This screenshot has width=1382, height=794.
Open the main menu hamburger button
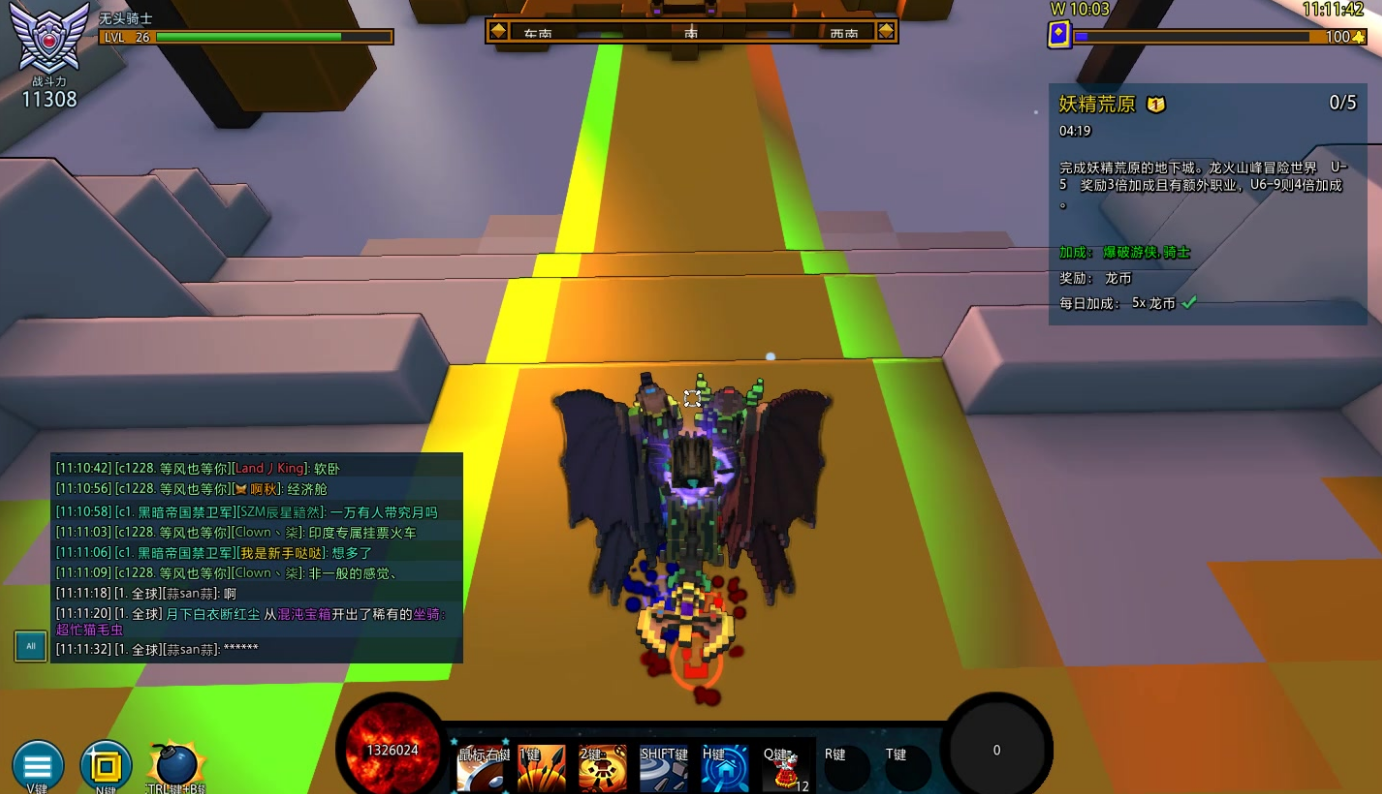click(38, 766)
